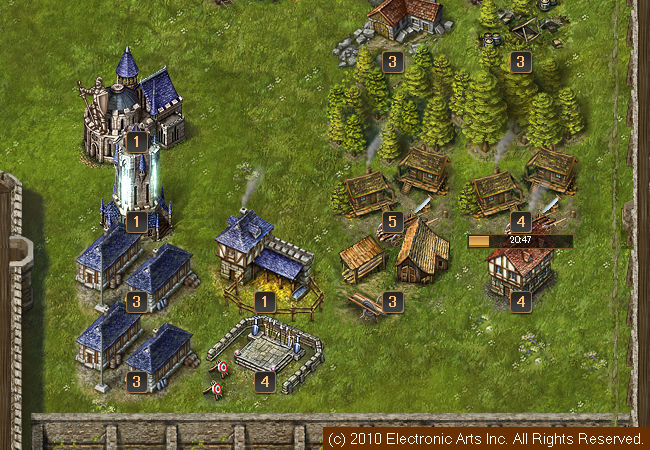Screen dimensions: 650x450
Task: Select the level 4 badge on the red-roofed house
Action: (x=519, y=300)
